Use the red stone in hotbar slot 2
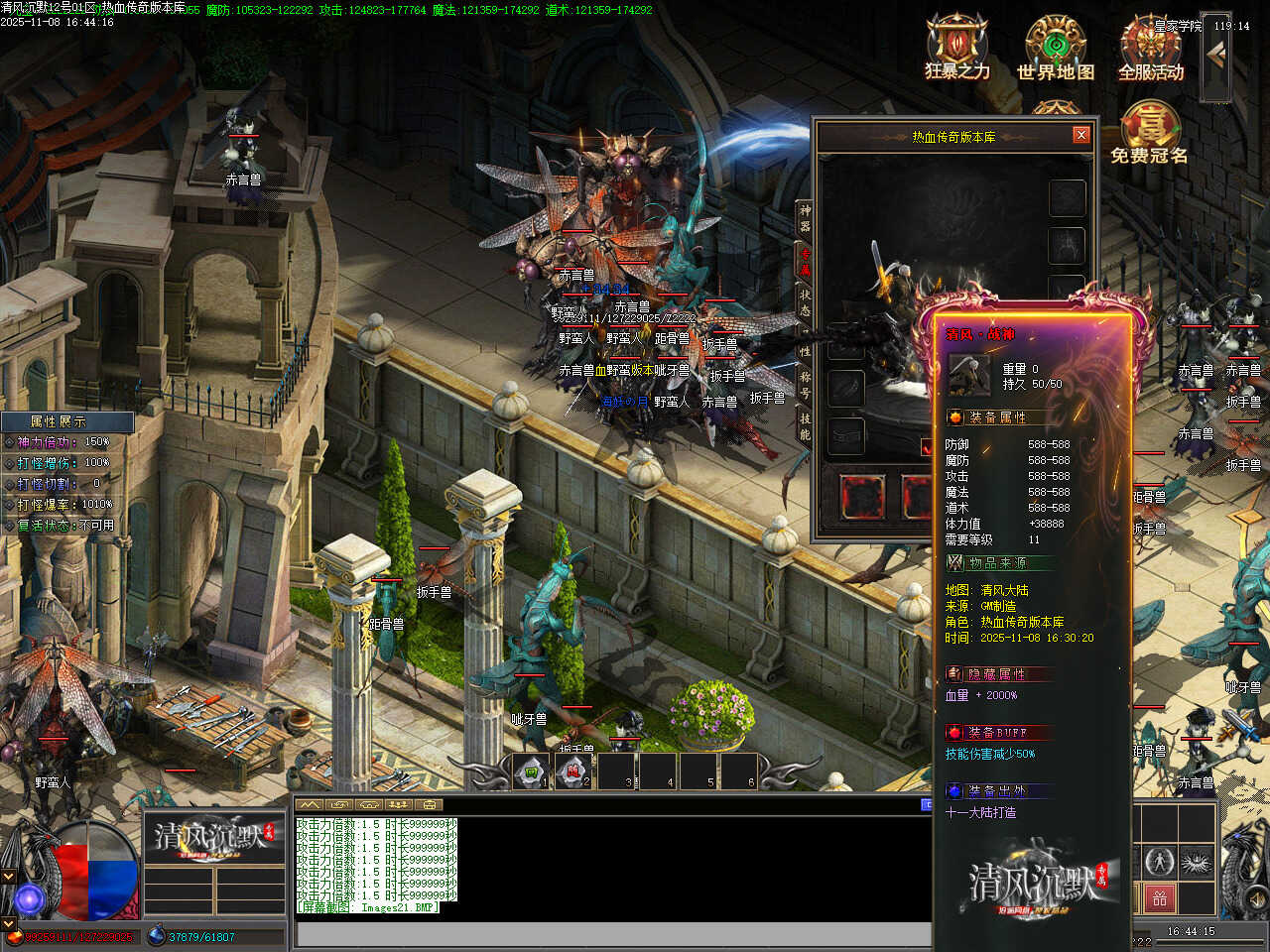The width and height of the screenshot is (1270, 952). [573, 771]
